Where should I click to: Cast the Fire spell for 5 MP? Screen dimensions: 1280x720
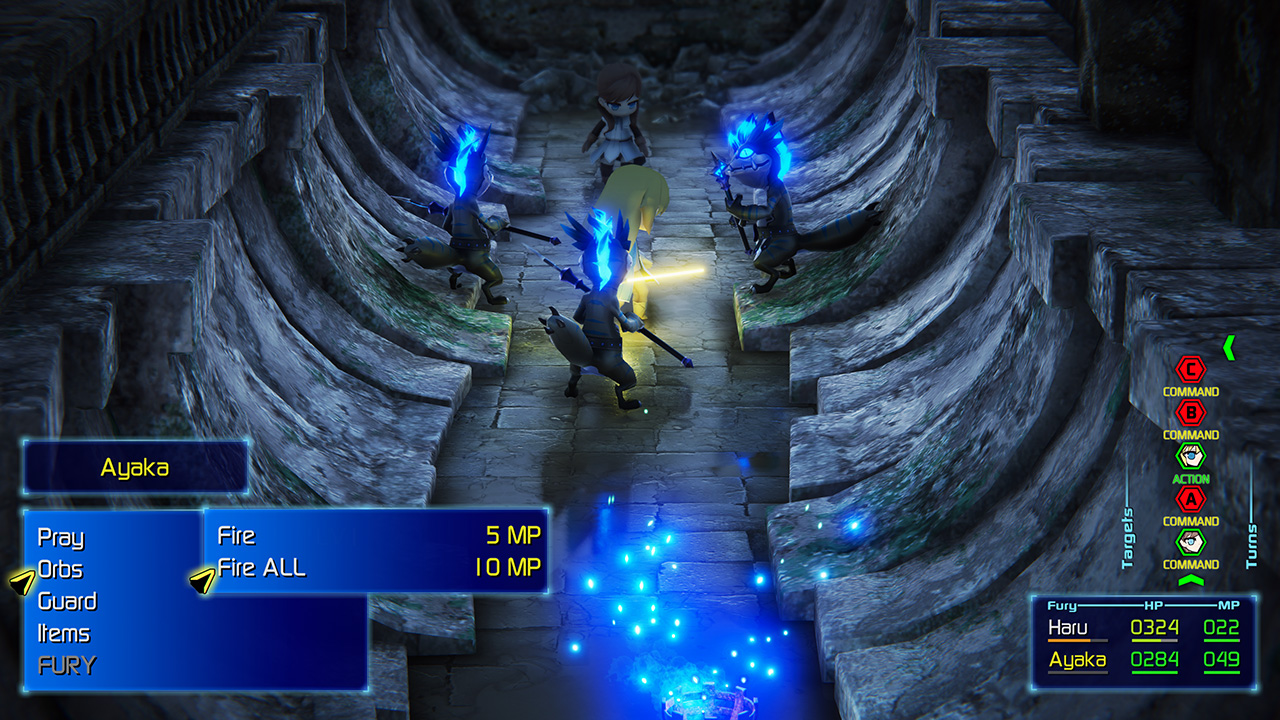(375, 535)
